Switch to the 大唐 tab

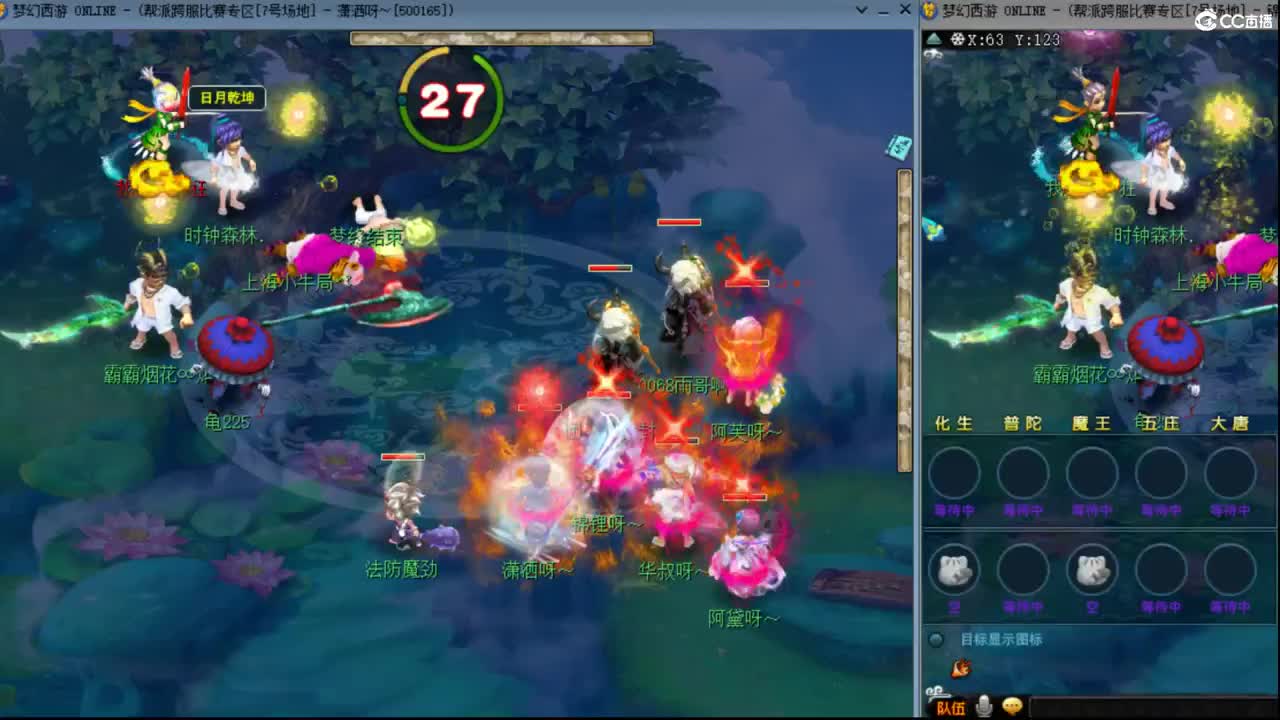(x=1230, y=423)
